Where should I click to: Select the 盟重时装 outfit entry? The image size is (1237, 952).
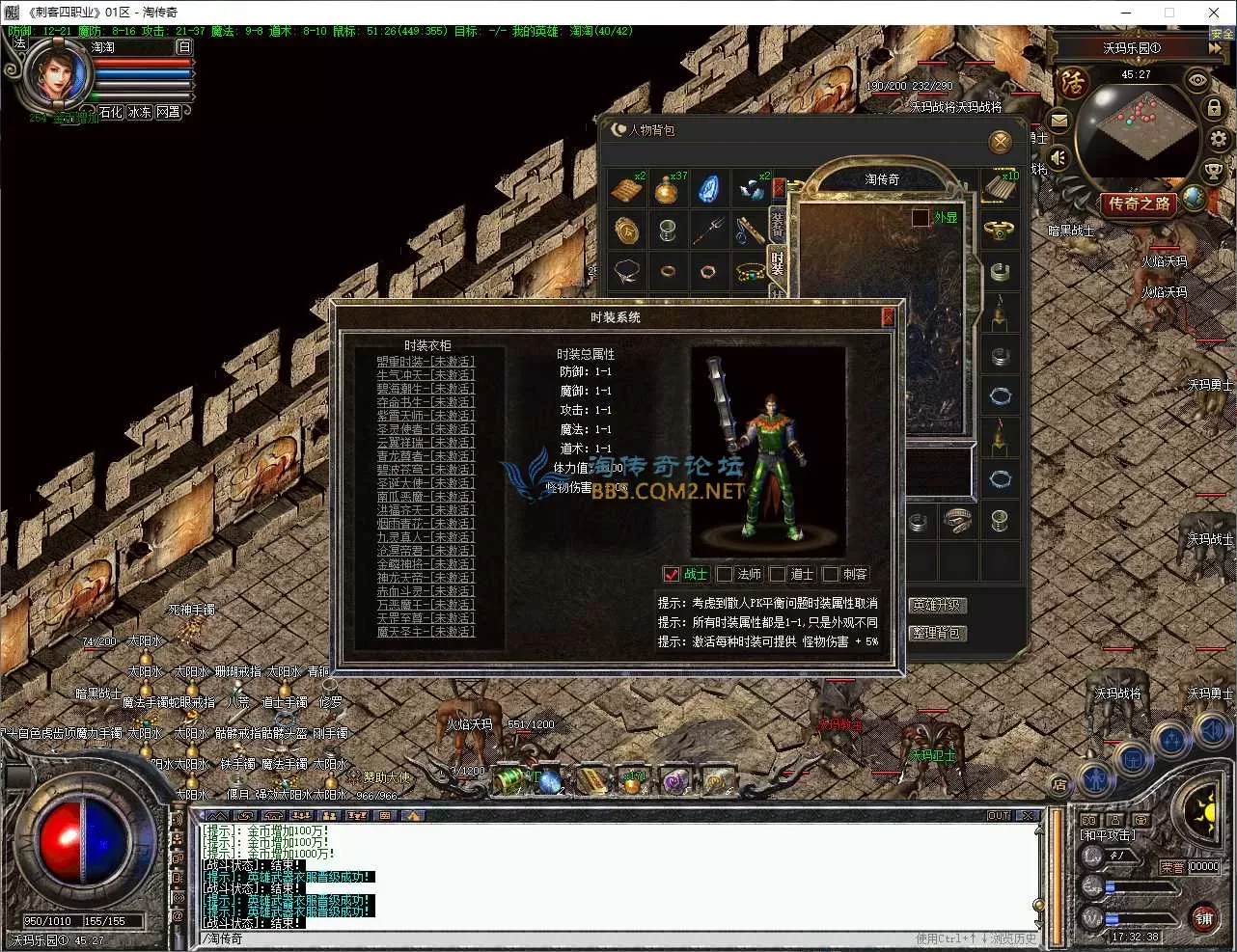click(x=426, y=362)
